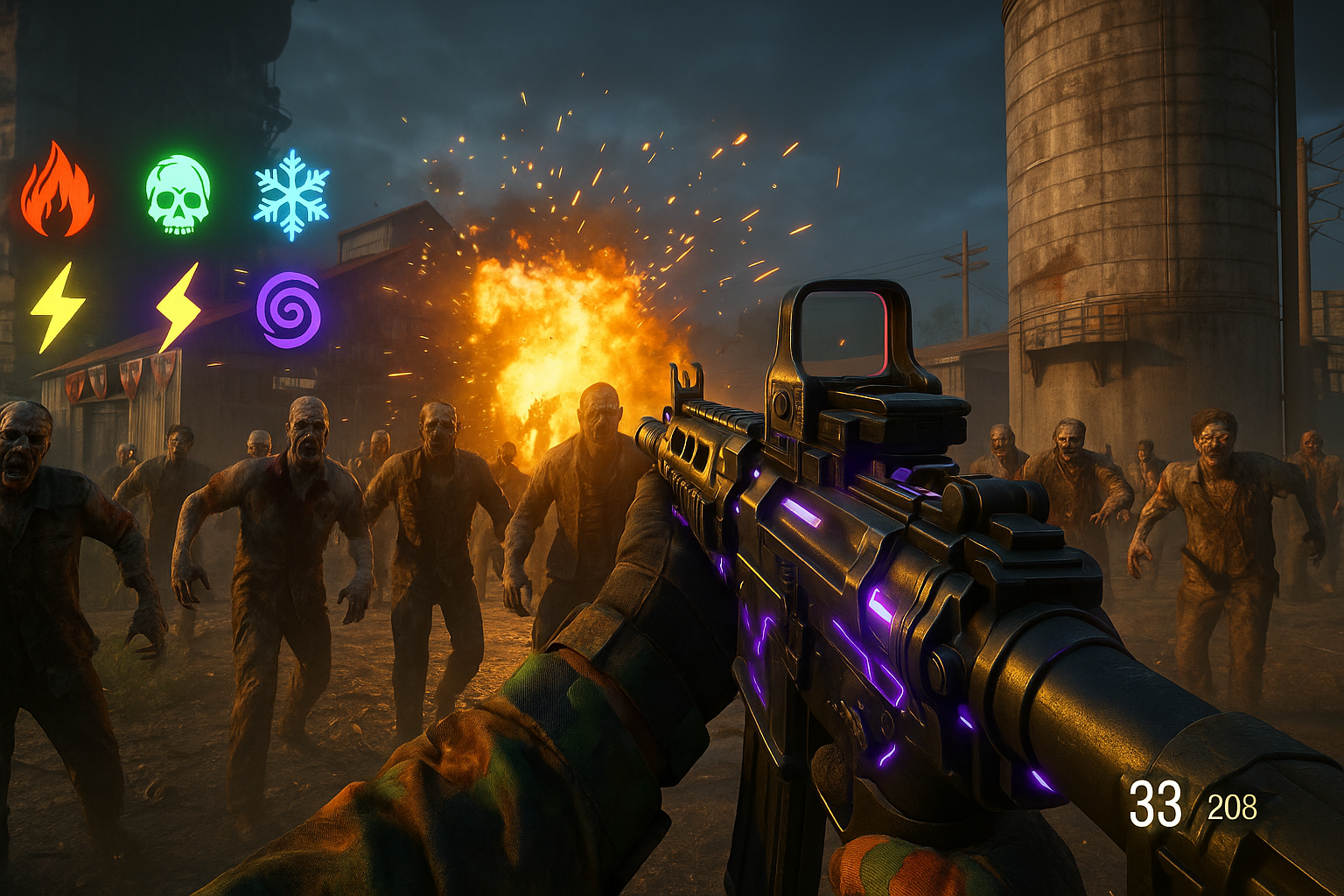Activate the blue snowflake perk icon
Image resolution: width=1344 pixels, height=896 pixels.
click(x=291, y=194)
